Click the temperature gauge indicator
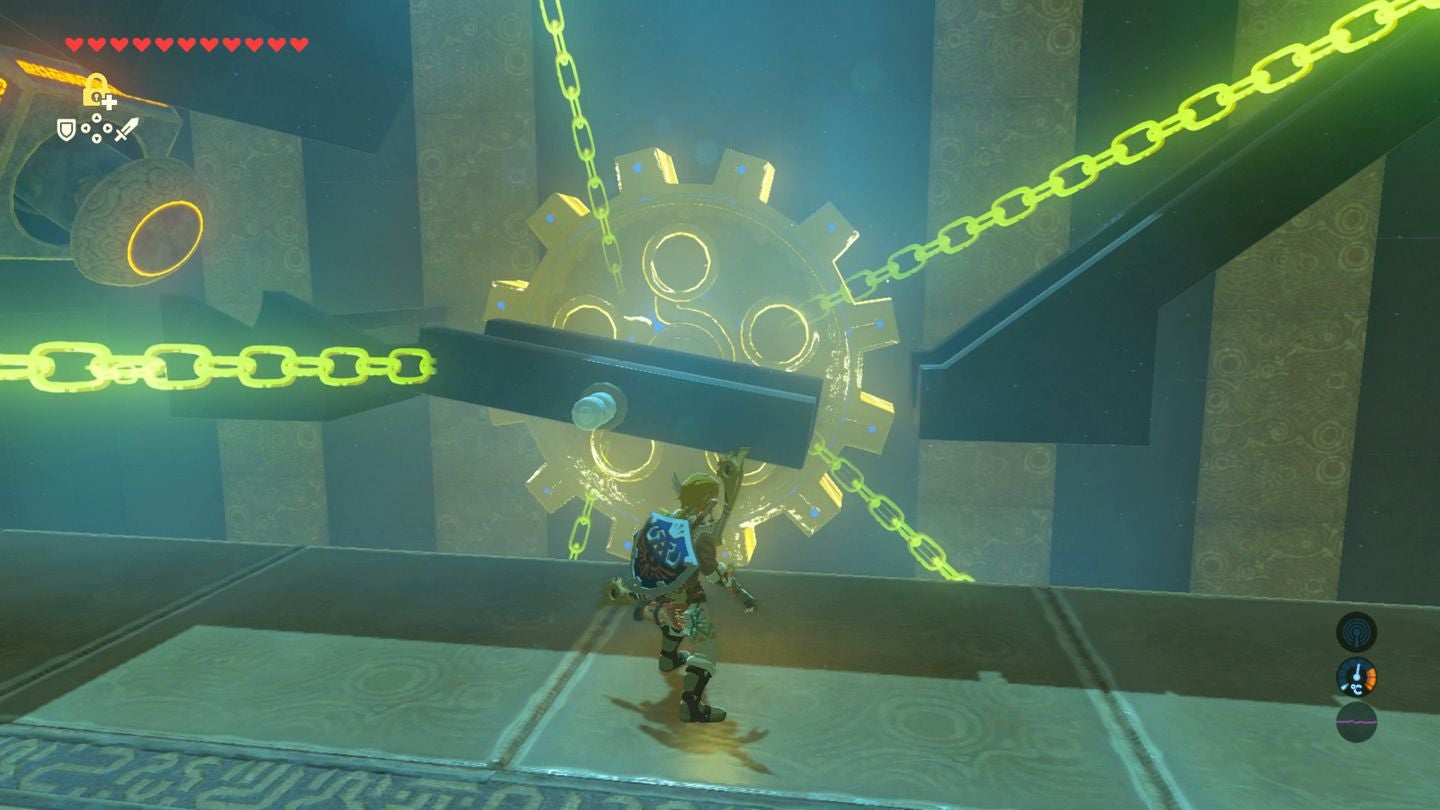 tap(1356, 678)
